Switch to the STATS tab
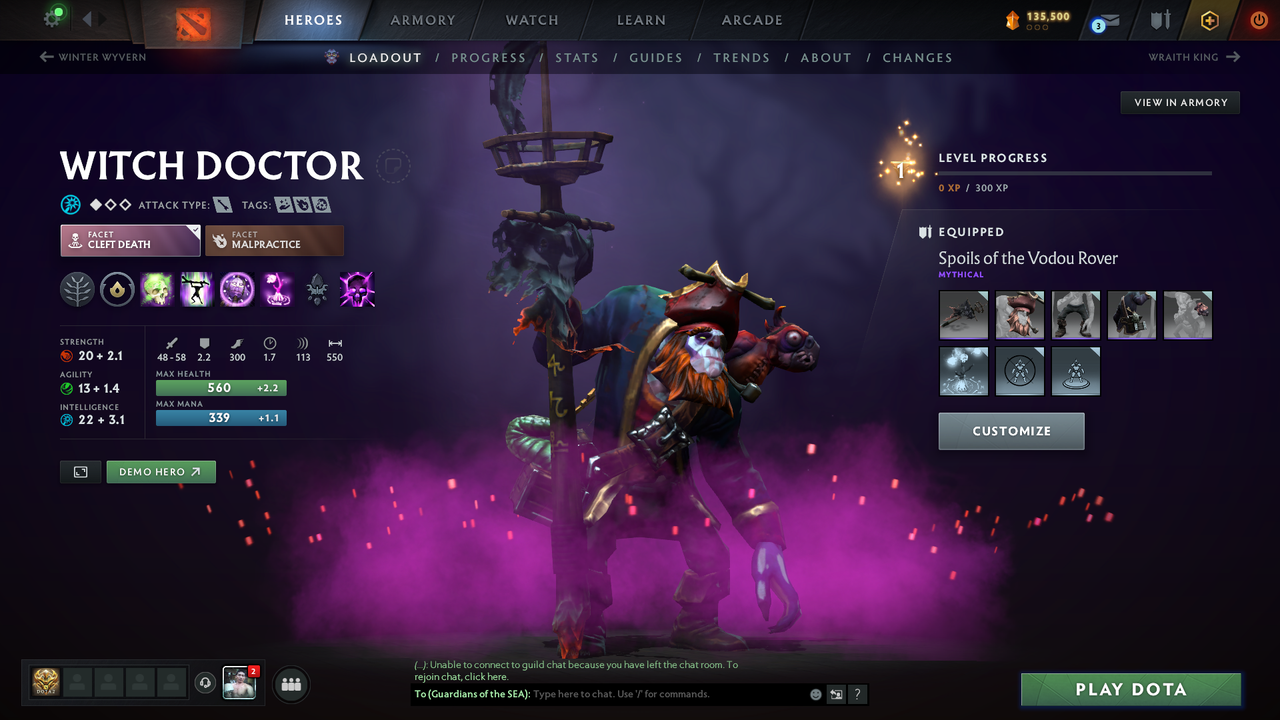This screenshot has width=1280, height=720. [577, 57]
